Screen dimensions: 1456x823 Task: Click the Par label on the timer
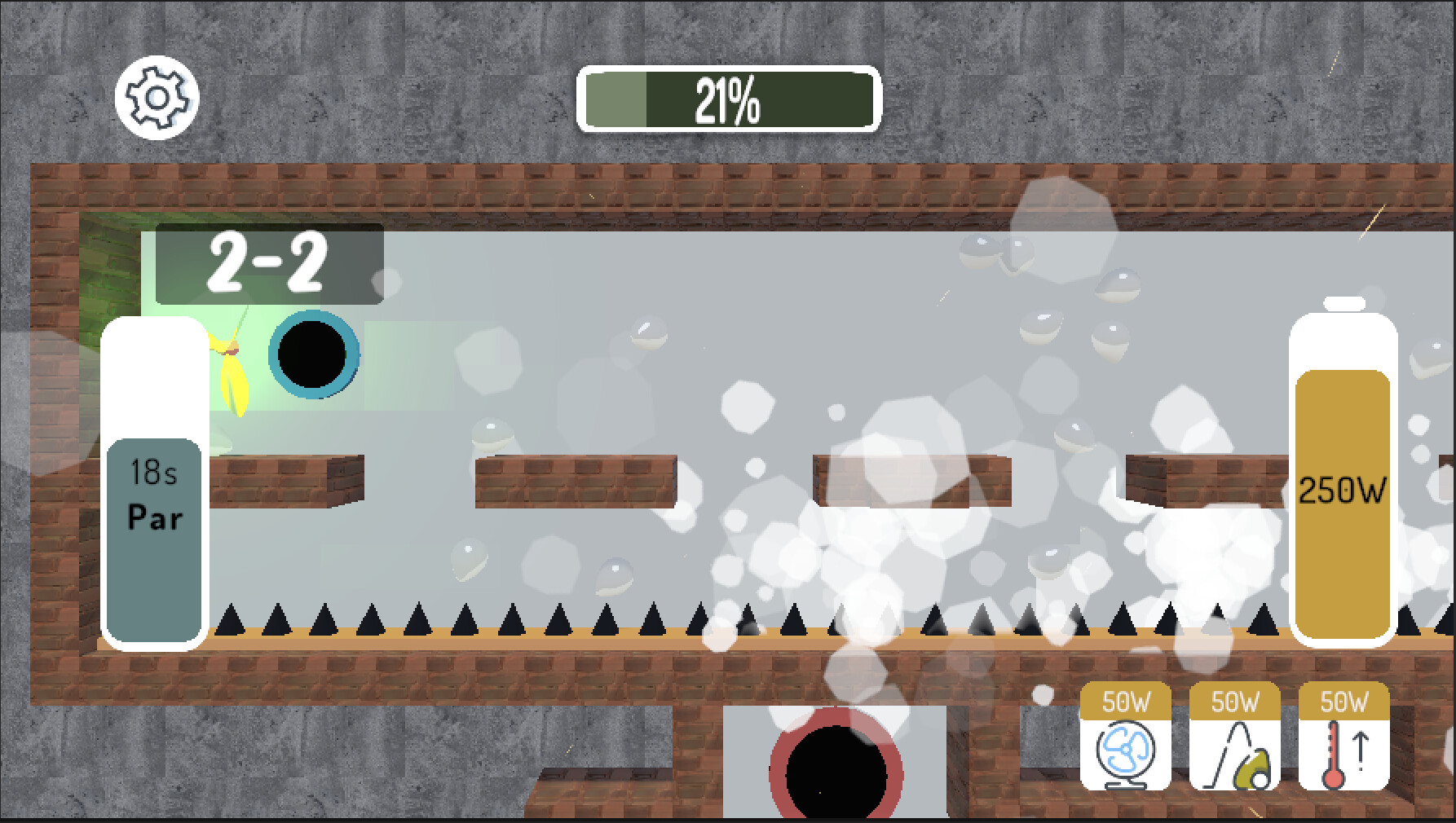pyautogui.click(x=154, y=515)
